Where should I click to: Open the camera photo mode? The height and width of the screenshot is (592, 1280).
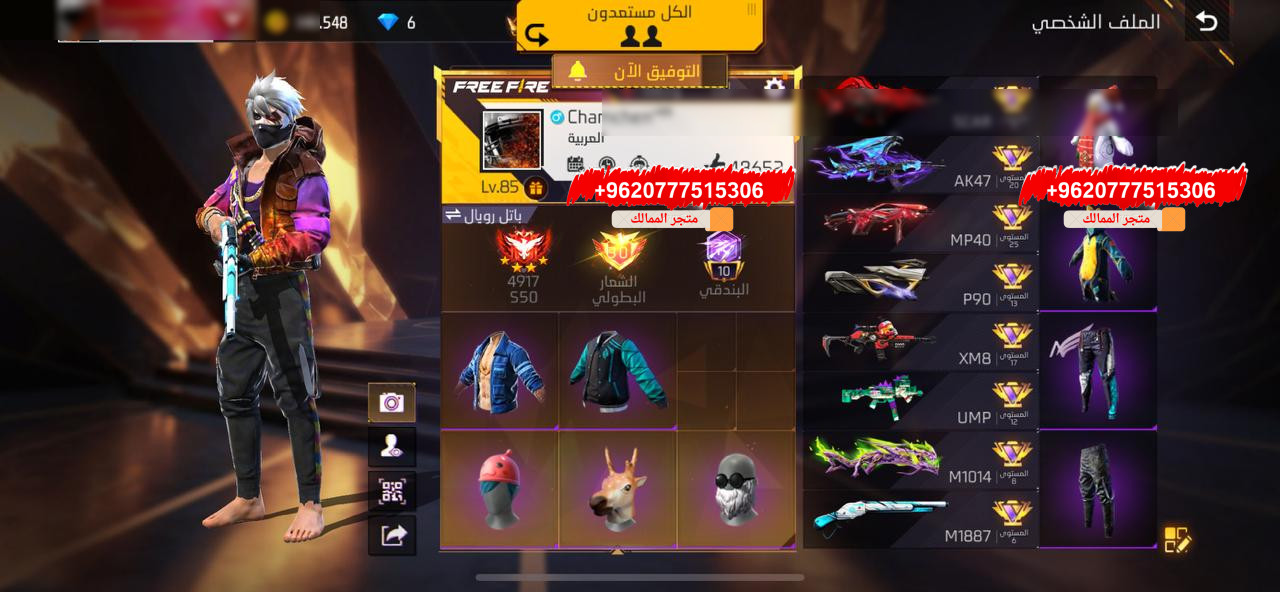[392, 402]
